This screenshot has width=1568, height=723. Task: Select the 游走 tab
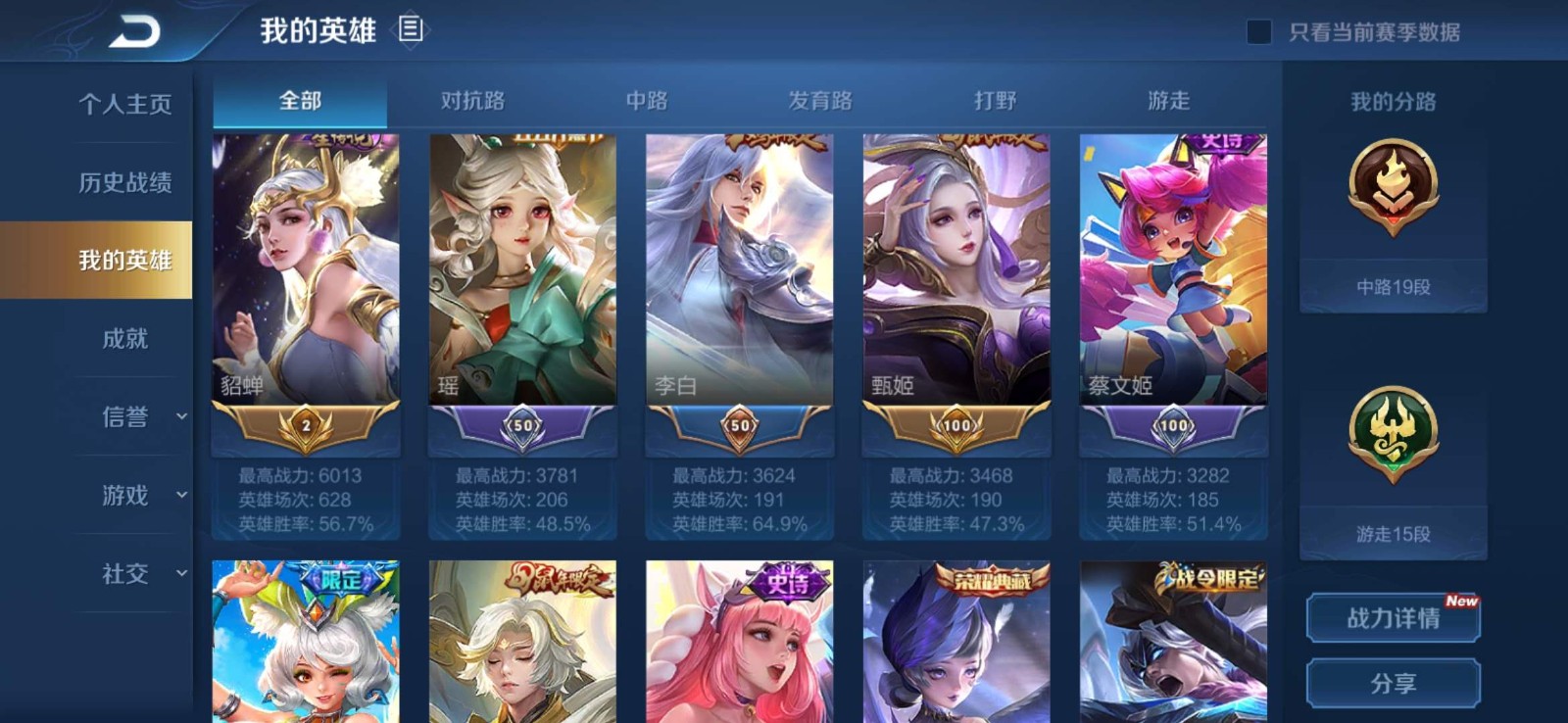[1168, 101]
